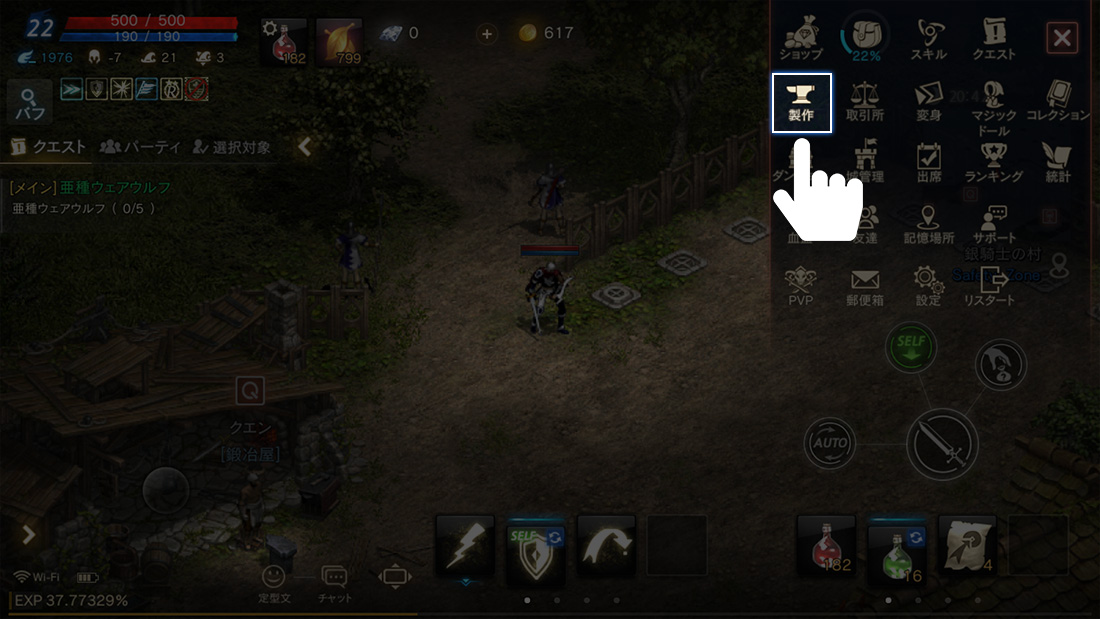Check the 出席 attendance calendar
Viewport: 1100px width, 619px height.
point(929,163)
